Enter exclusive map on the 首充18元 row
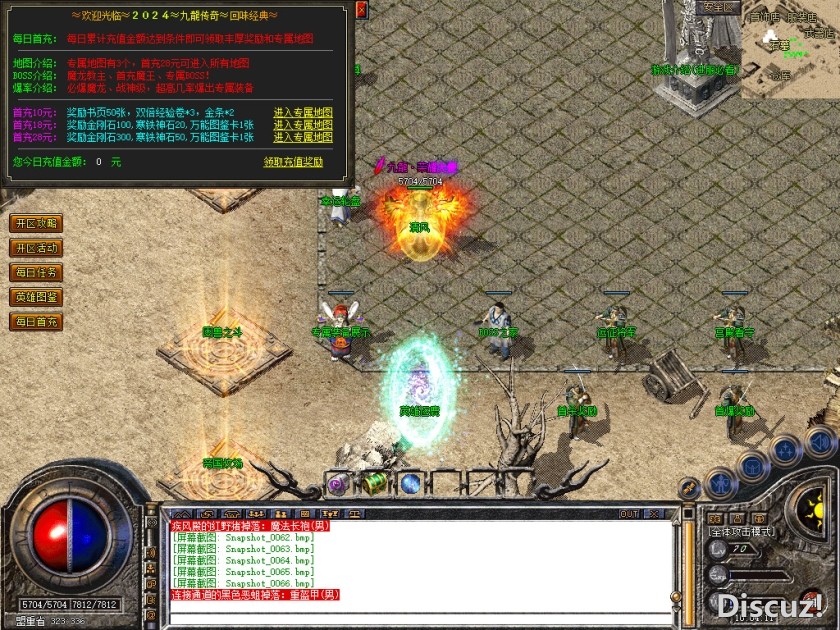Image resolution: width=840 pixels, height=630 pixels. click(303, 124)
